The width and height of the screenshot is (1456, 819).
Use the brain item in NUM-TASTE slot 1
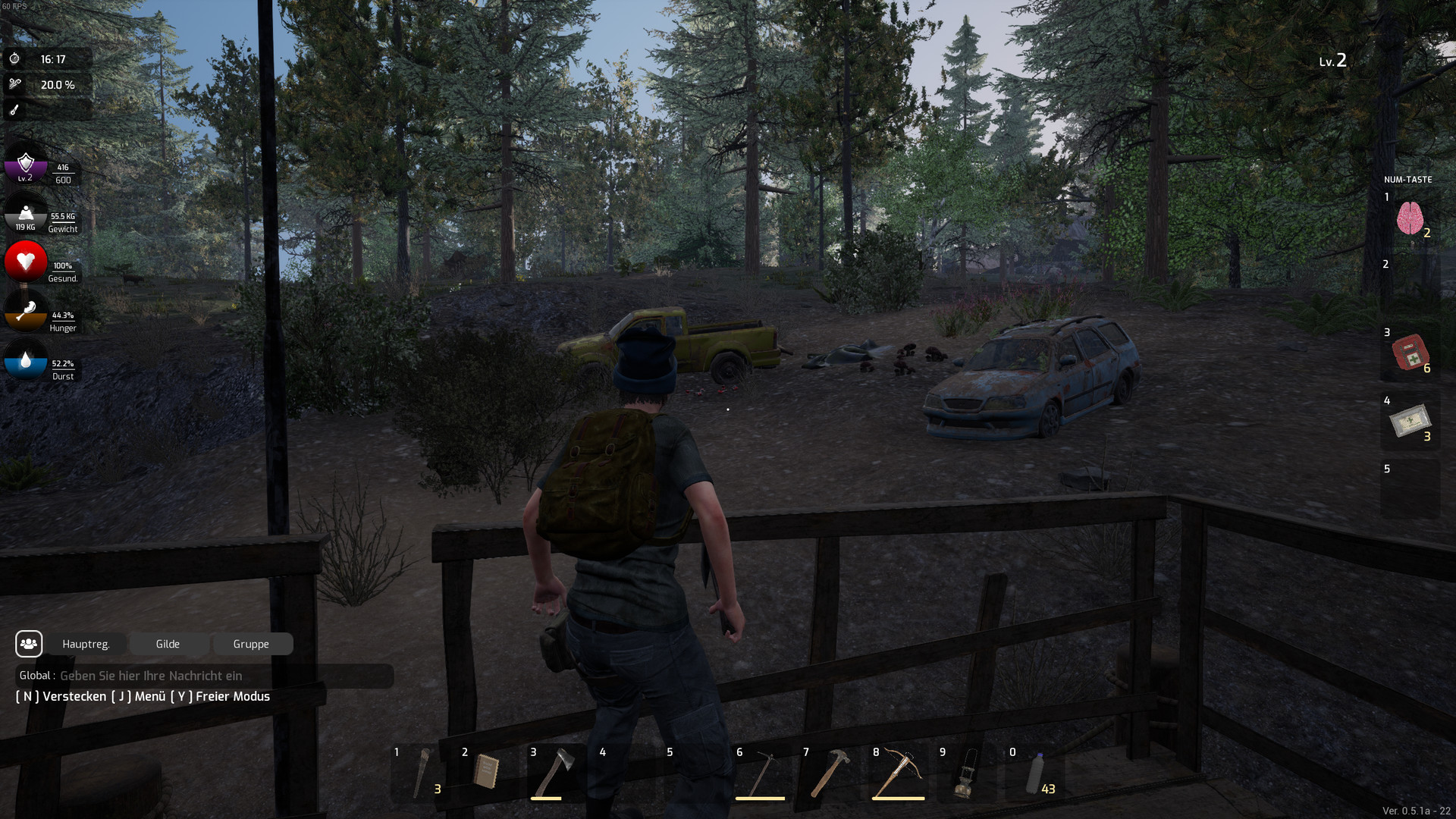tap(1411, 218)
